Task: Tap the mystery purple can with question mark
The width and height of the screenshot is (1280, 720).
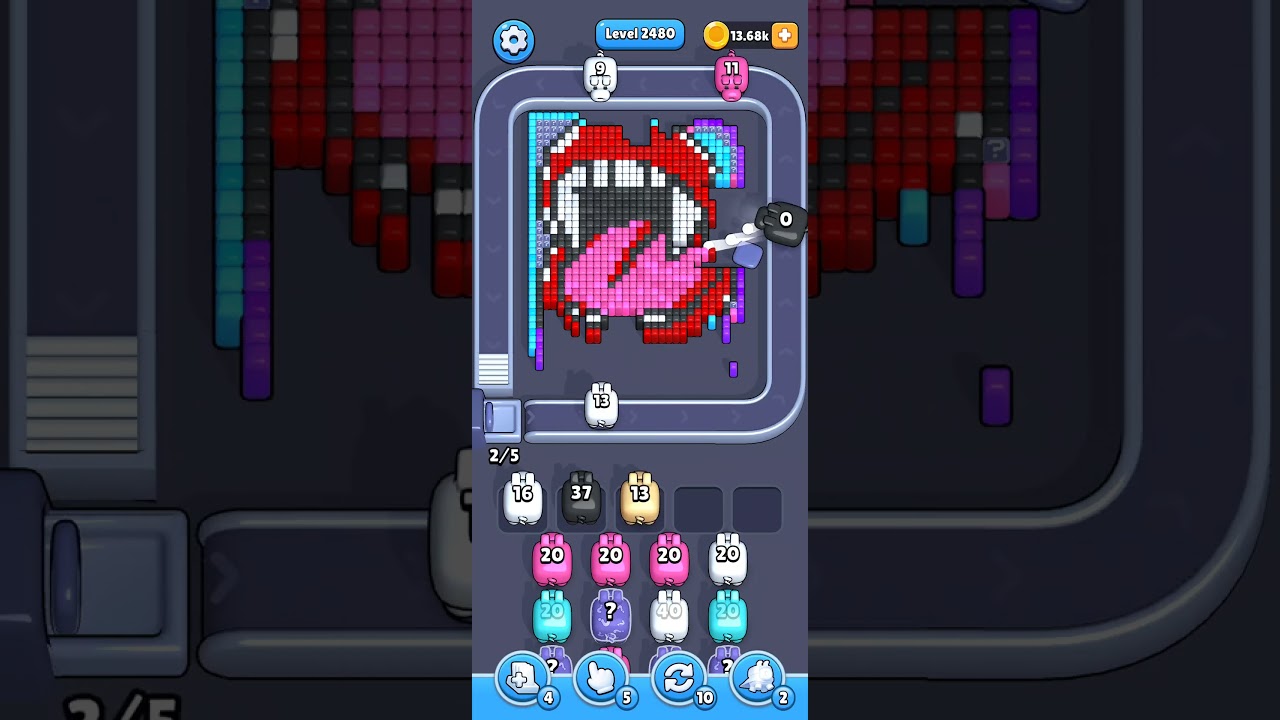Action: pyautogui.click(x=611, y=613)
